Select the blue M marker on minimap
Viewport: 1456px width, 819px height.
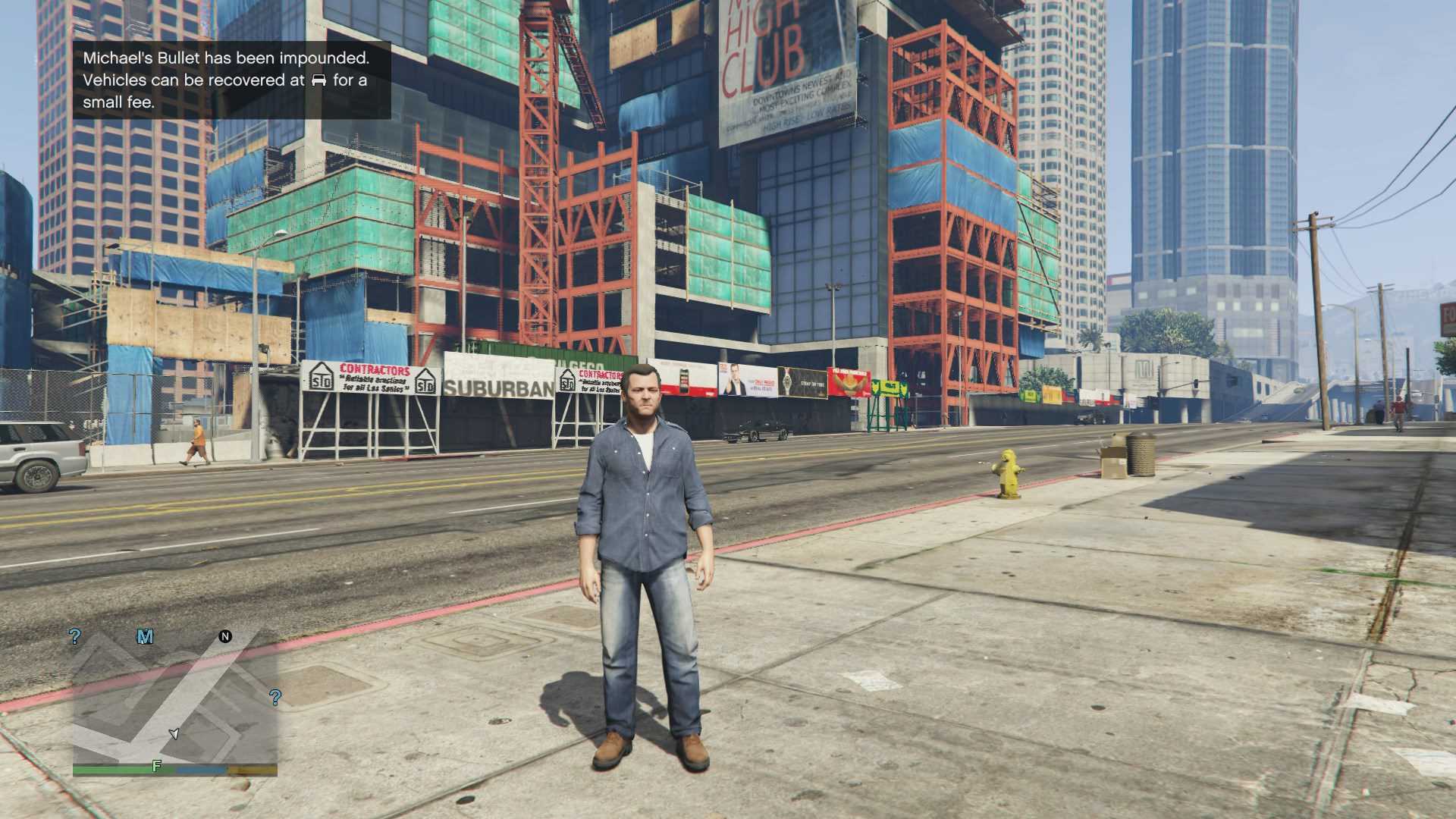pyautogui.click(x=145, y=637)
